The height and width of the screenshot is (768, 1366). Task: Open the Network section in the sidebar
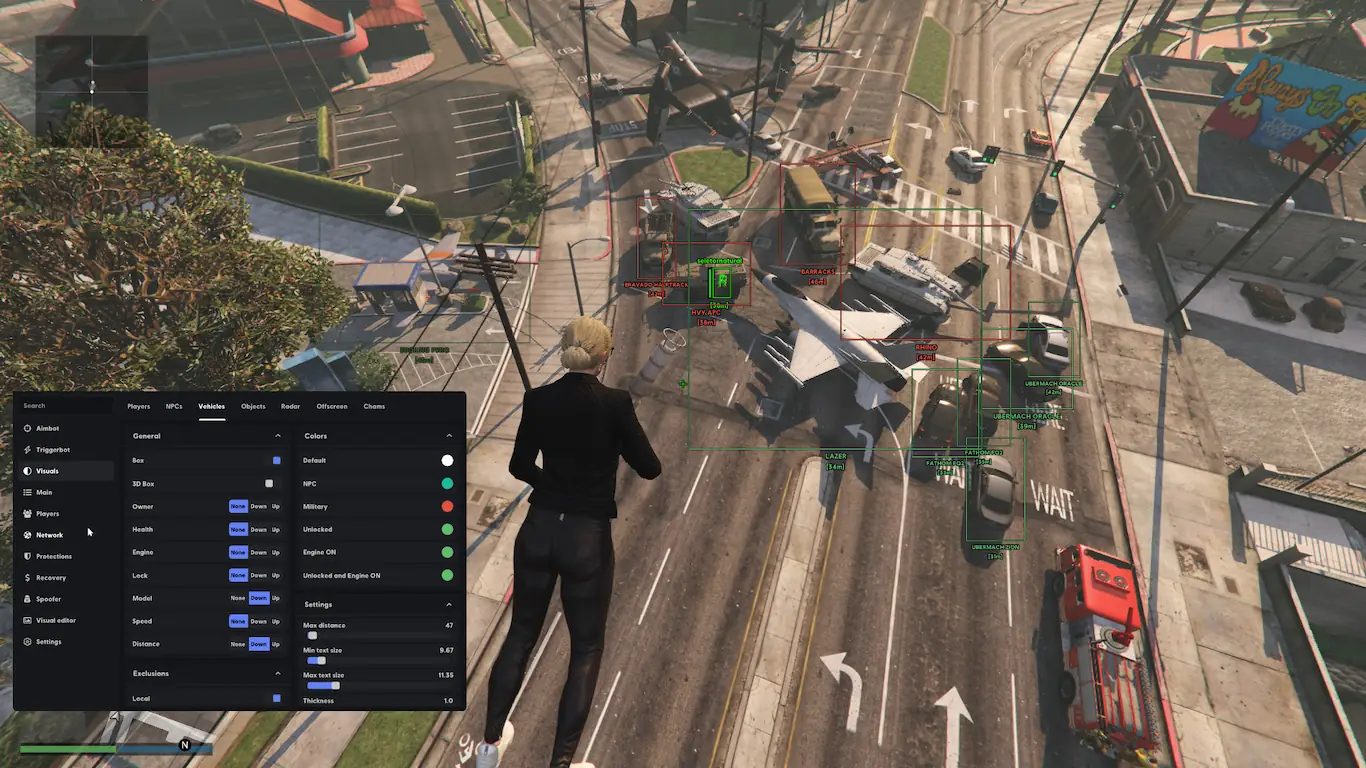(49, 535)
